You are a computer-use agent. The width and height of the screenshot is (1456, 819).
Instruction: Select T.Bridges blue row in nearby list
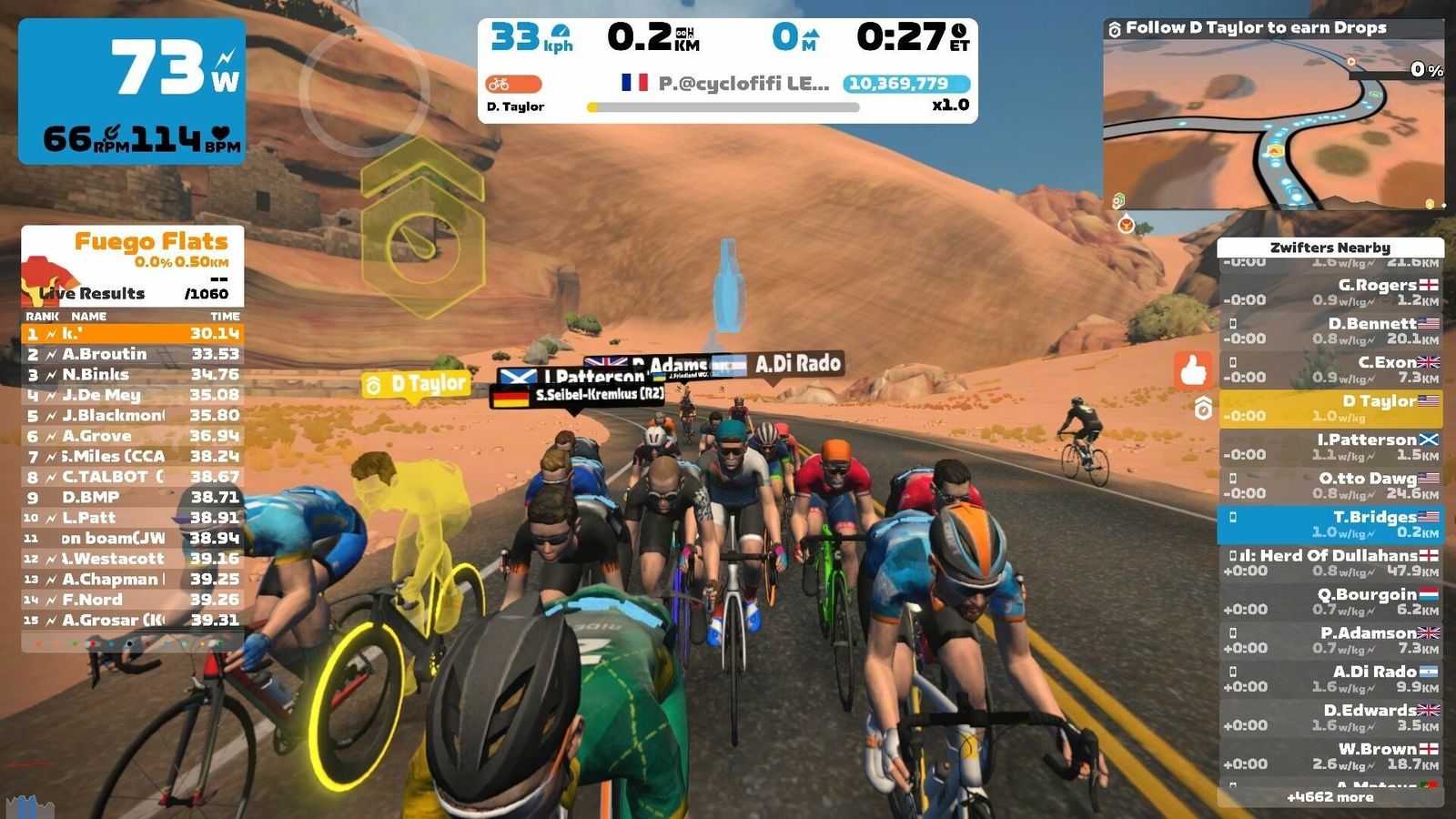(1330, 524)
